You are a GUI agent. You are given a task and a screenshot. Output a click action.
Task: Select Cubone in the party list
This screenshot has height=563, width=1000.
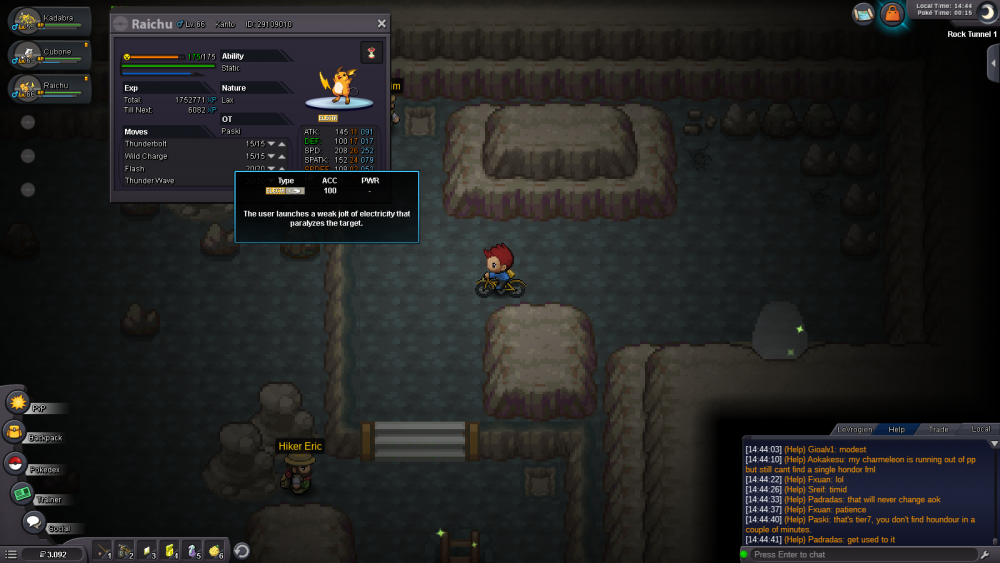point(49,55)
